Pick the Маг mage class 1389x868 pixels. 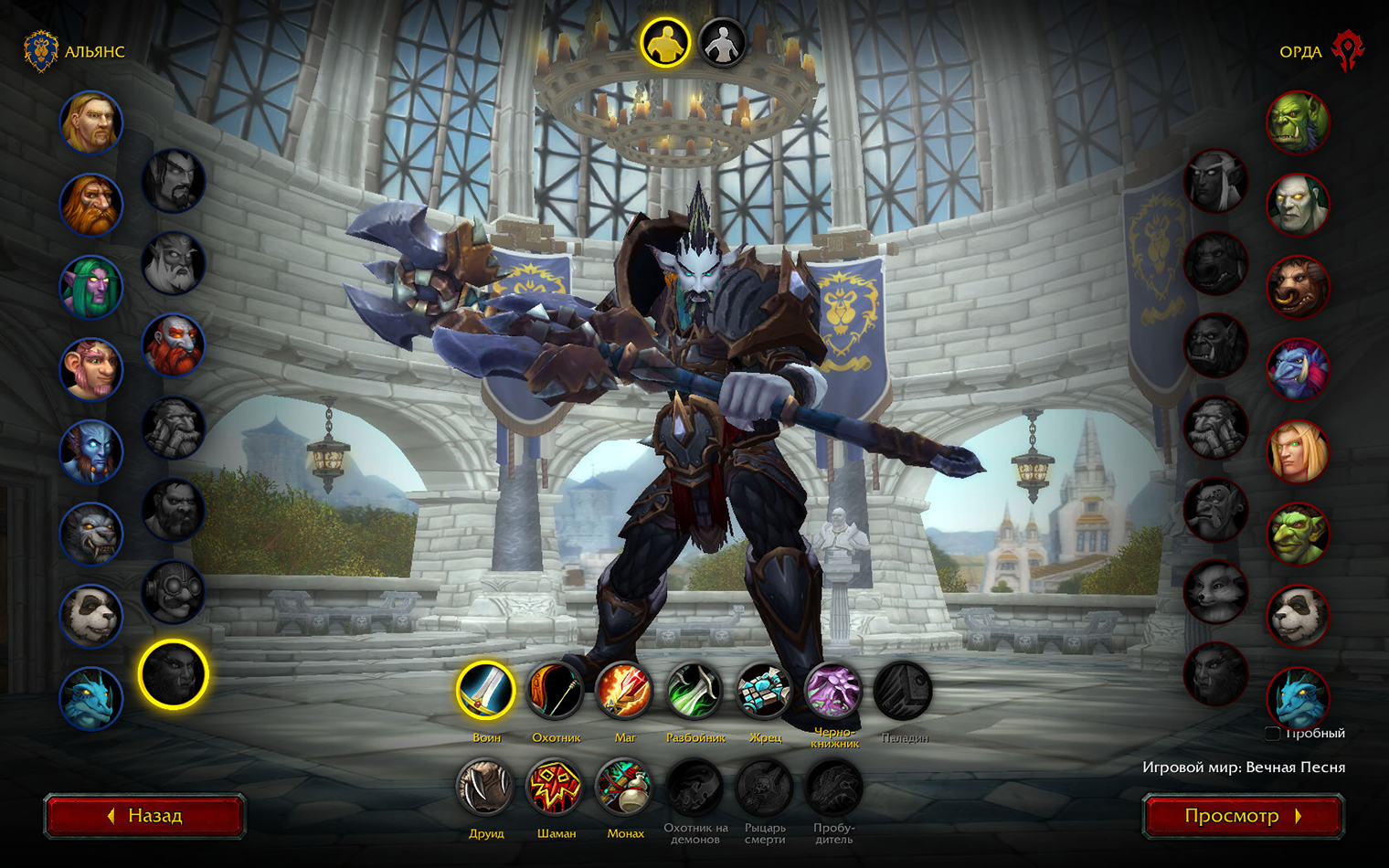[625, 690]
